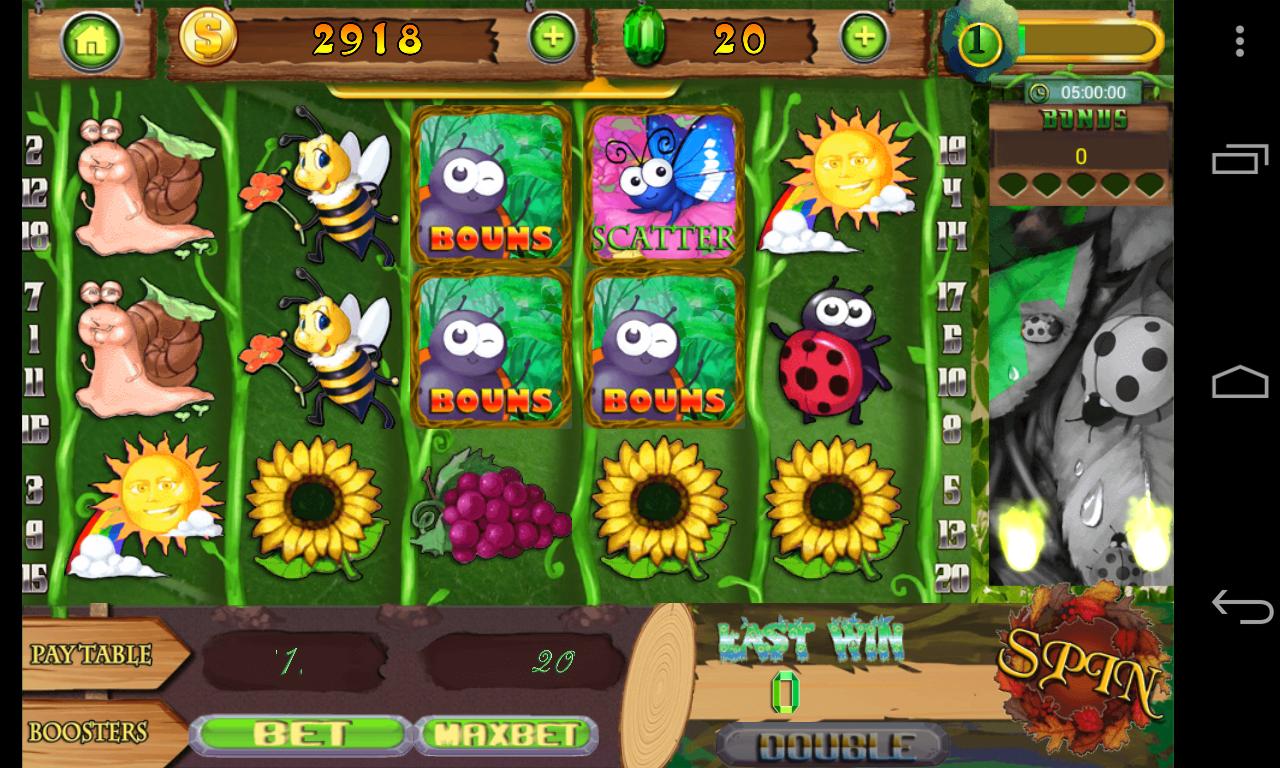
Task: Select the butterfly SCATTER symbol on the reels
Action: [663, 188]
